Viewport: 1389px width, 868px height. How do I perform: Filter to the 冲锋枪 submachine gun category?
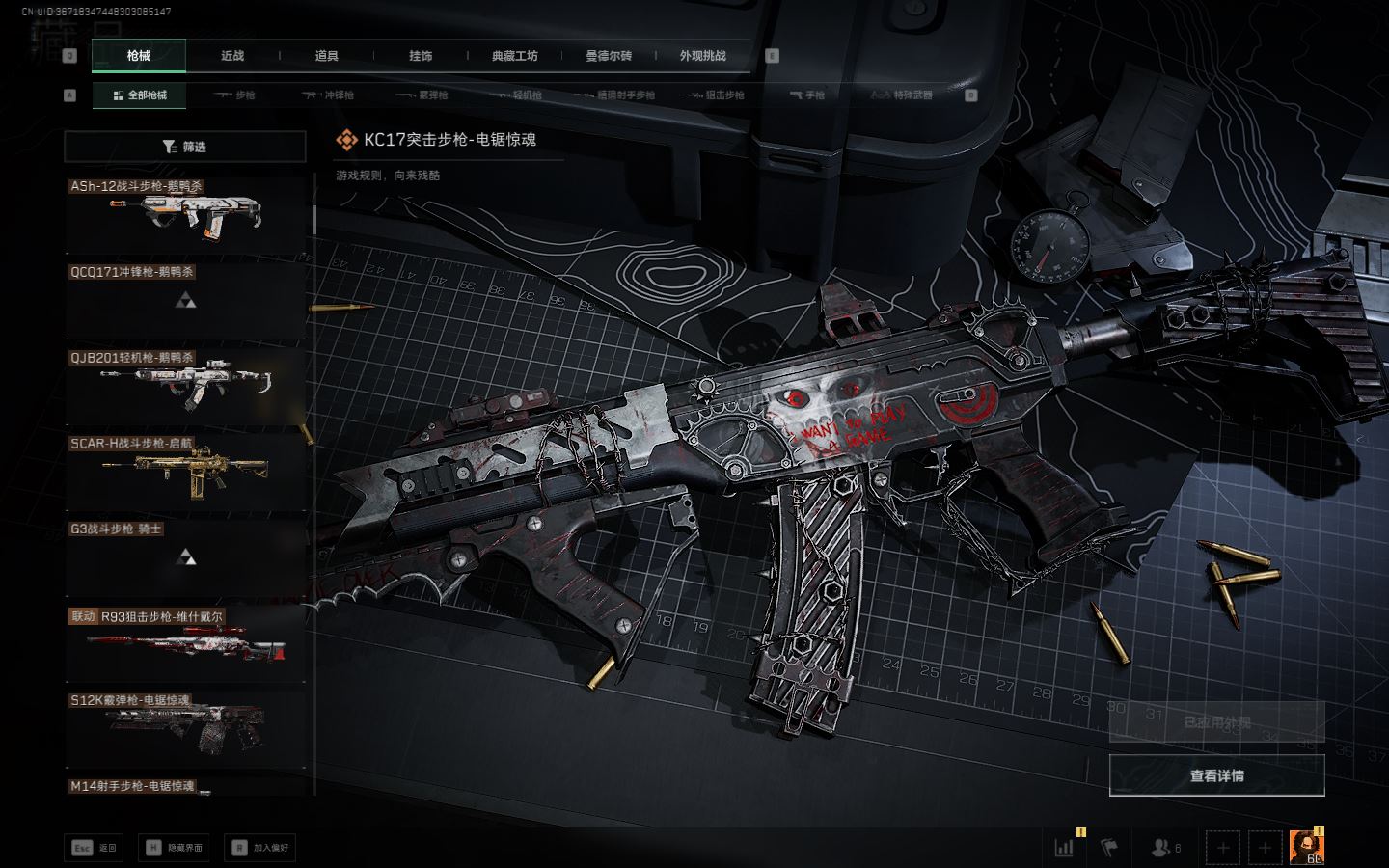(329, 95)
